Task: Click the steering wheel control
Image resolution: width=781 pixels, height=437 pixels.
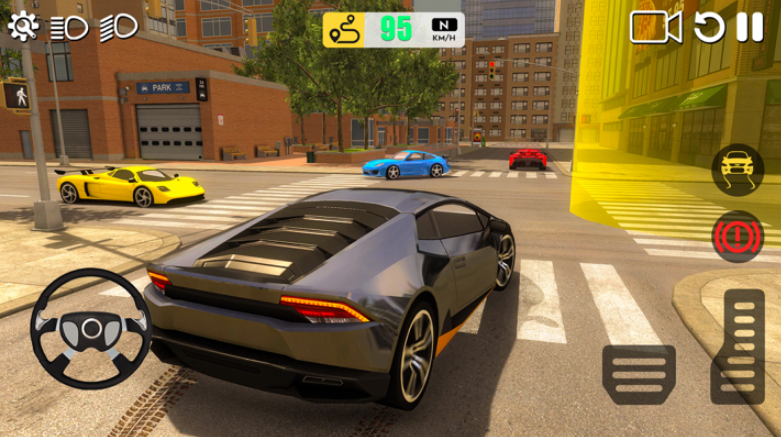Action: 88,326
